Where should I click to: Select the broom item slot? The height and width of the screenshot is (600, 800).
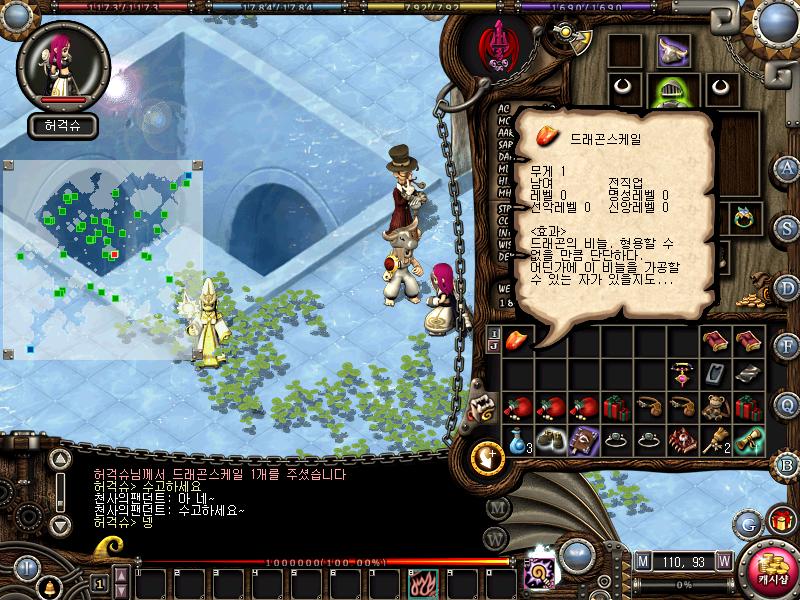(x=715, y=441)
